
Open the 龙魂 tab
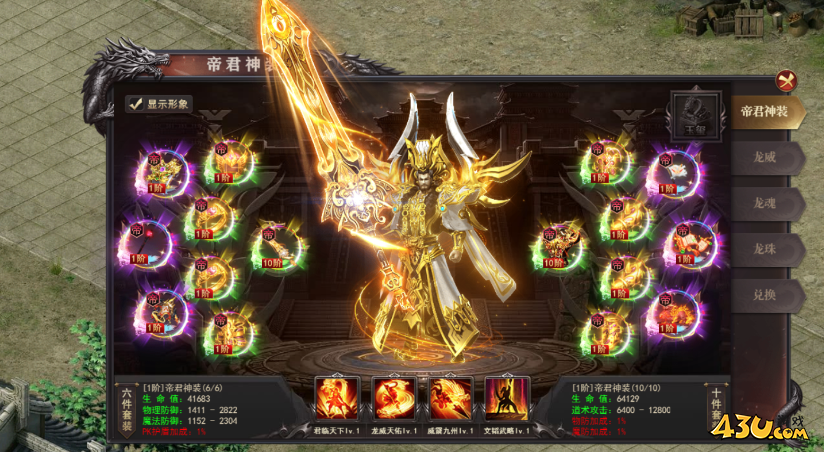pos(763,204)
